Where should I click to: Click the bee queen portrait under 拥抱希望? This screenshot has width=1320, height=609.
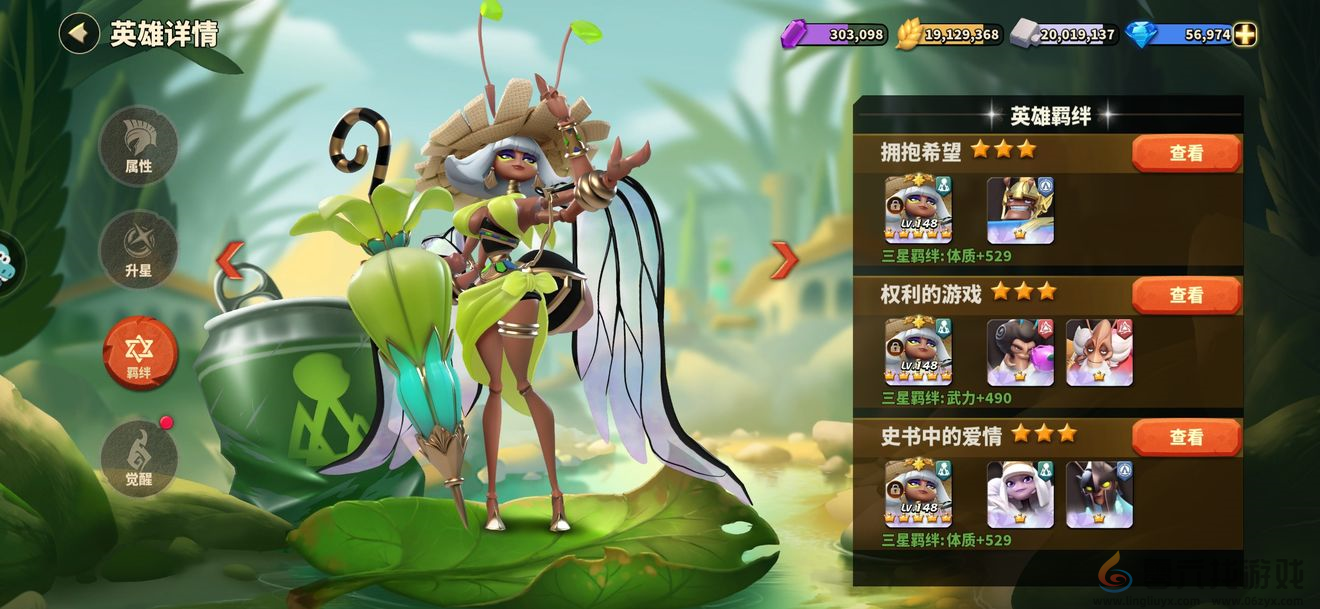coord(918,210)
